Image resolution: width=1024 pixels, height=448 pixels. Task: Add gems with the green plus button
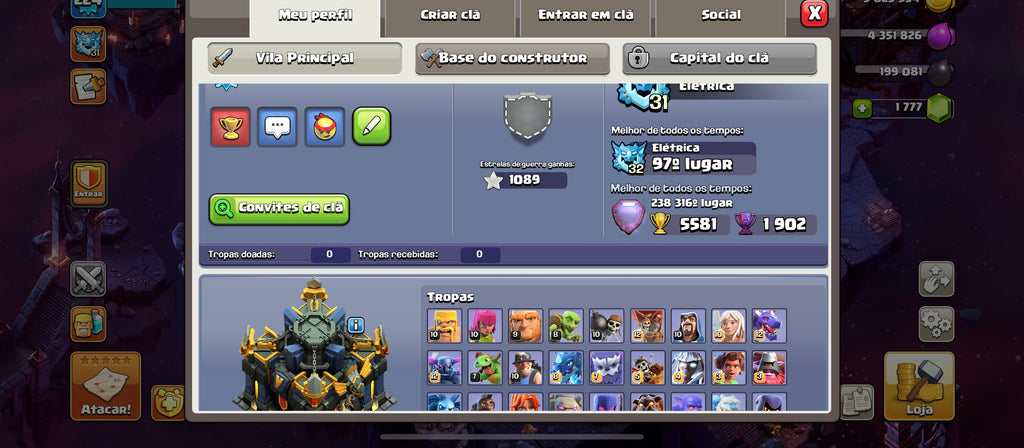[x=862, y=107]
